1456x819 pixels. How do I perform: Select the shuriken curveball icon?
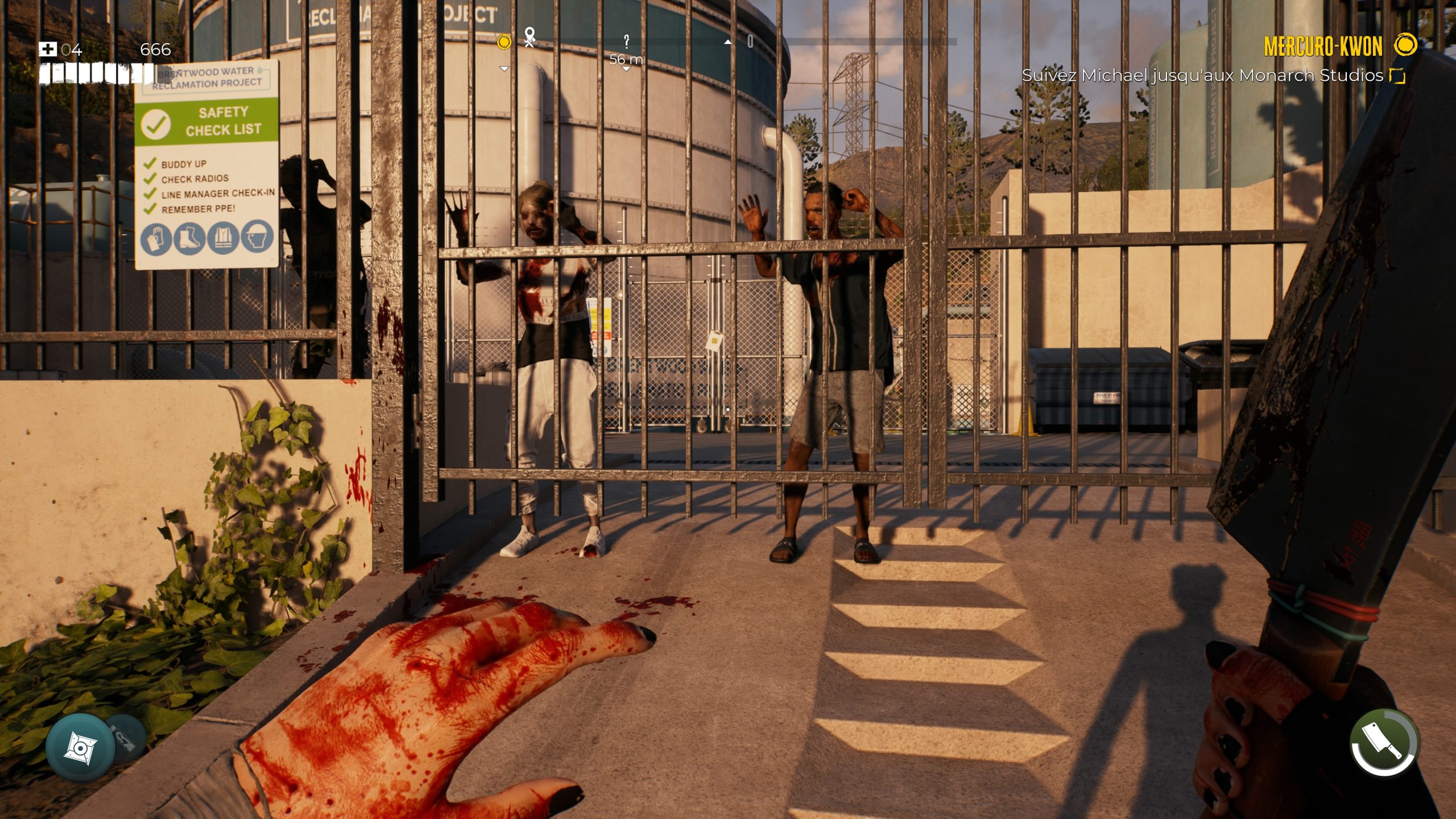coord(80,747)
